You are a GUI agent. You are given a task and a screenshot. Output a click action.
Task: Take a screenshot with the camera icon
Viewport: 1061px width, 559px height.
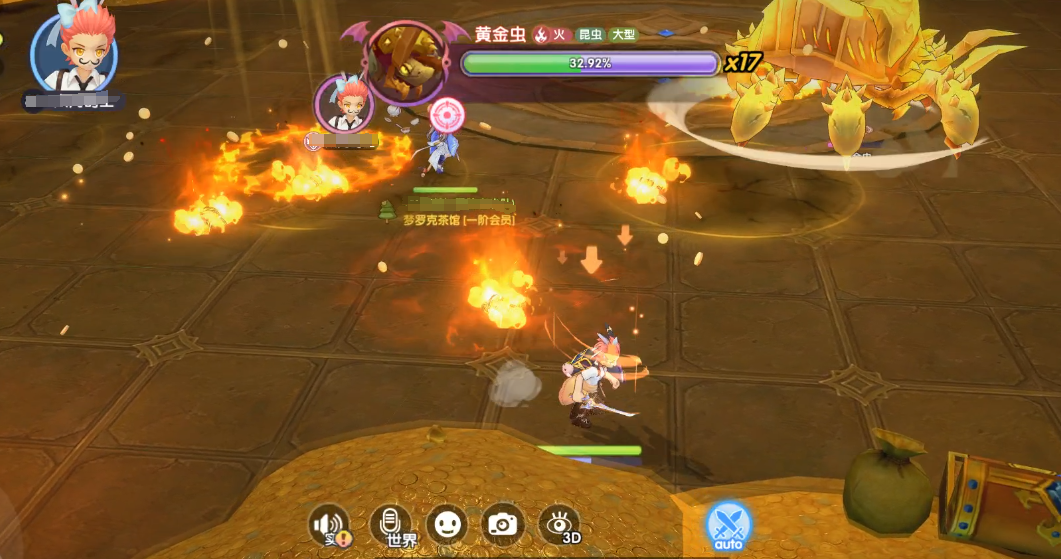503,524
